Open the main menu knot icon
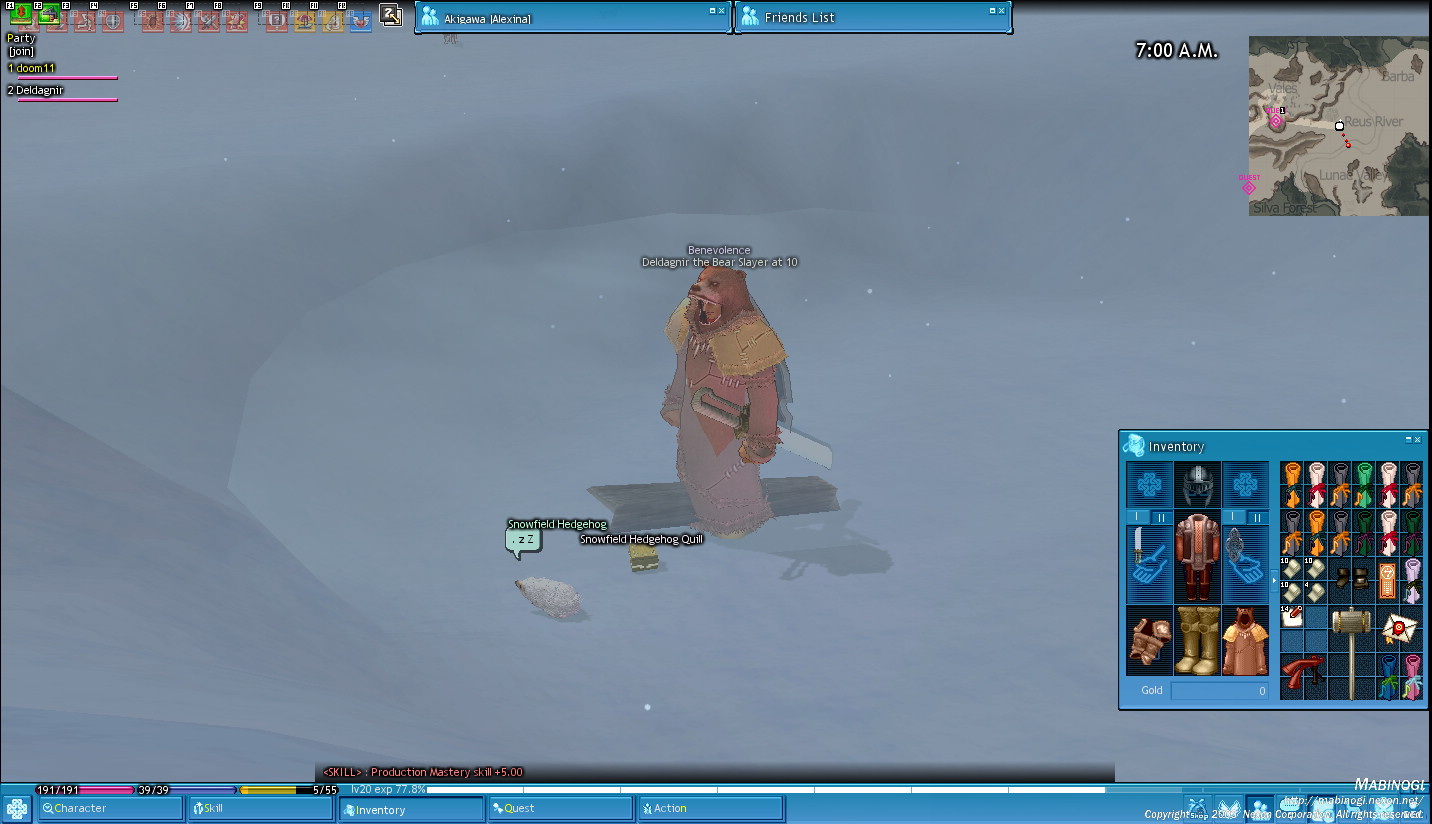This screenshot has height=824, width=1432. tap(17, 808)
